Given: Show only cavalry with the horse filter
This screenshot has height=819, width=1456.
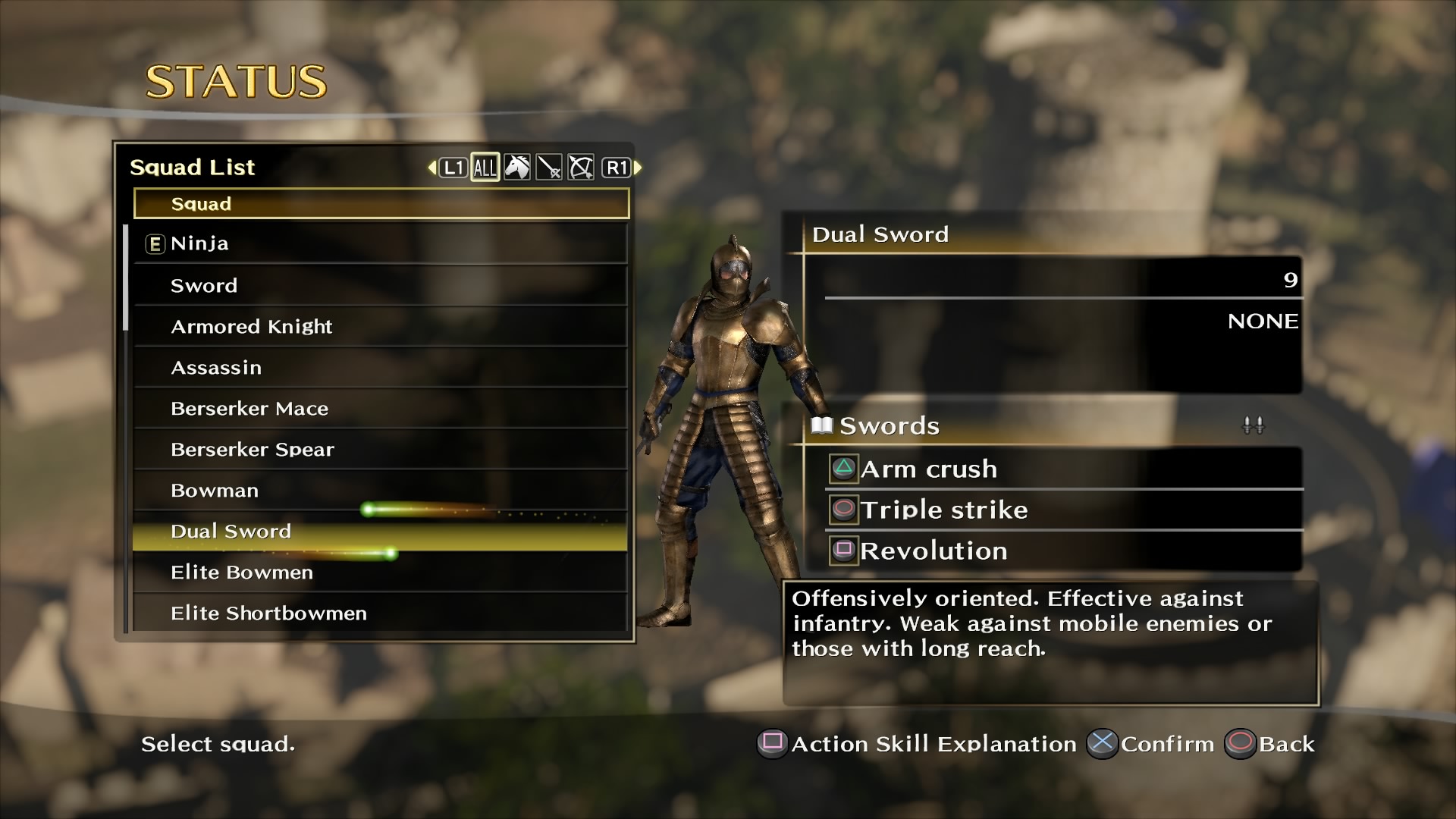Looking at the screenshot, I should 517,168.
